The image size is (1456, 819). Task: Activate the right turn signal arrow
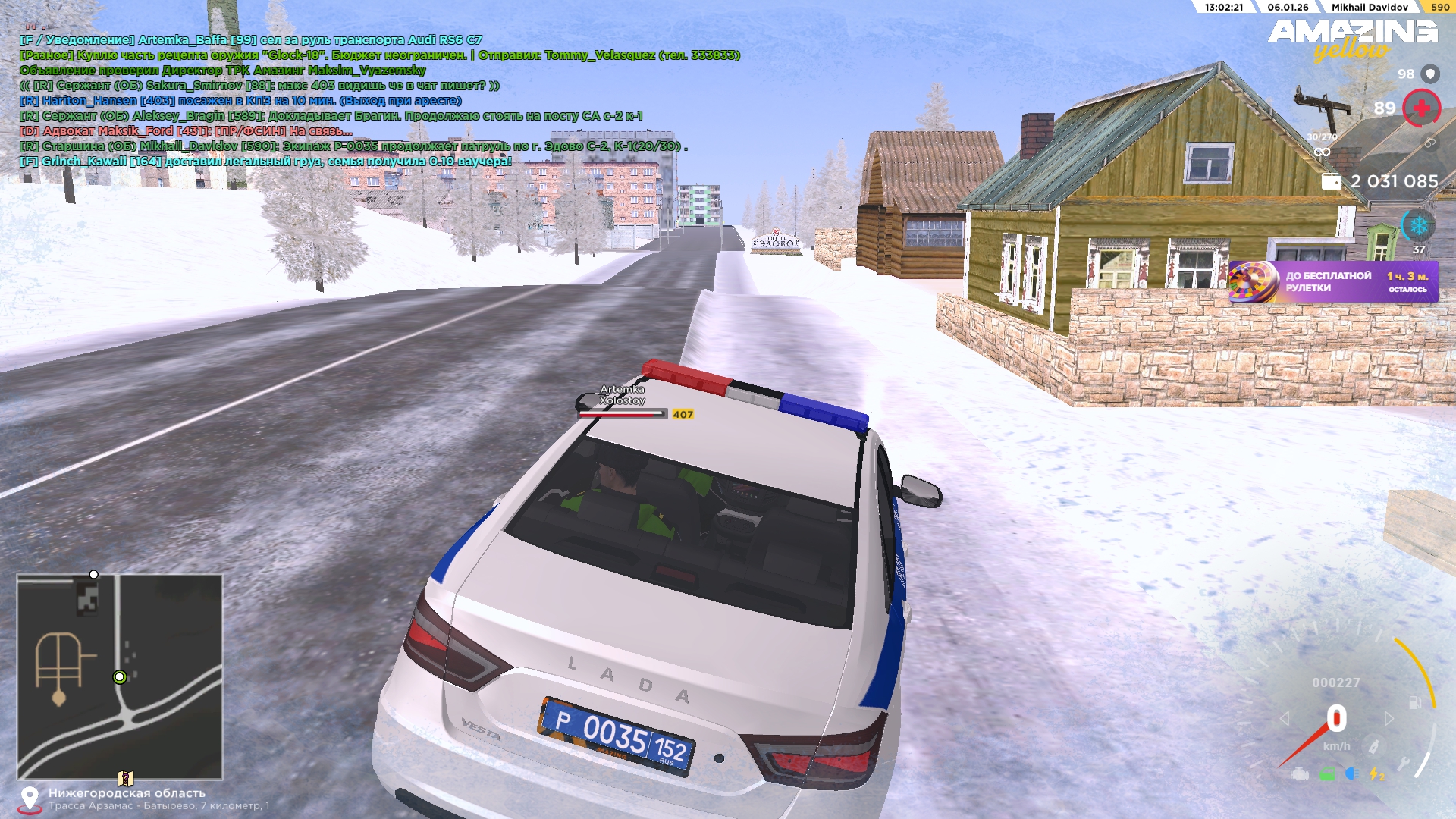[x=1389, y=718]
